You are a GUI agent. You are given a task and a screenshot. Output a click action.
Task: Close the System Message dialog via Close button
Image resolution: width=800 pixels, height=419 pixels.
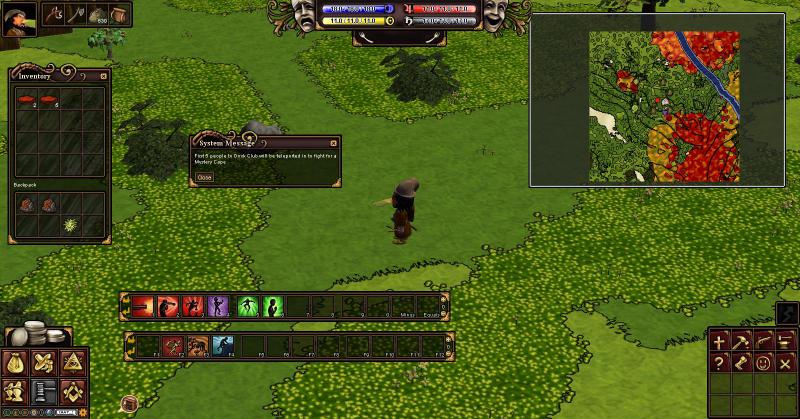(204, 177)
